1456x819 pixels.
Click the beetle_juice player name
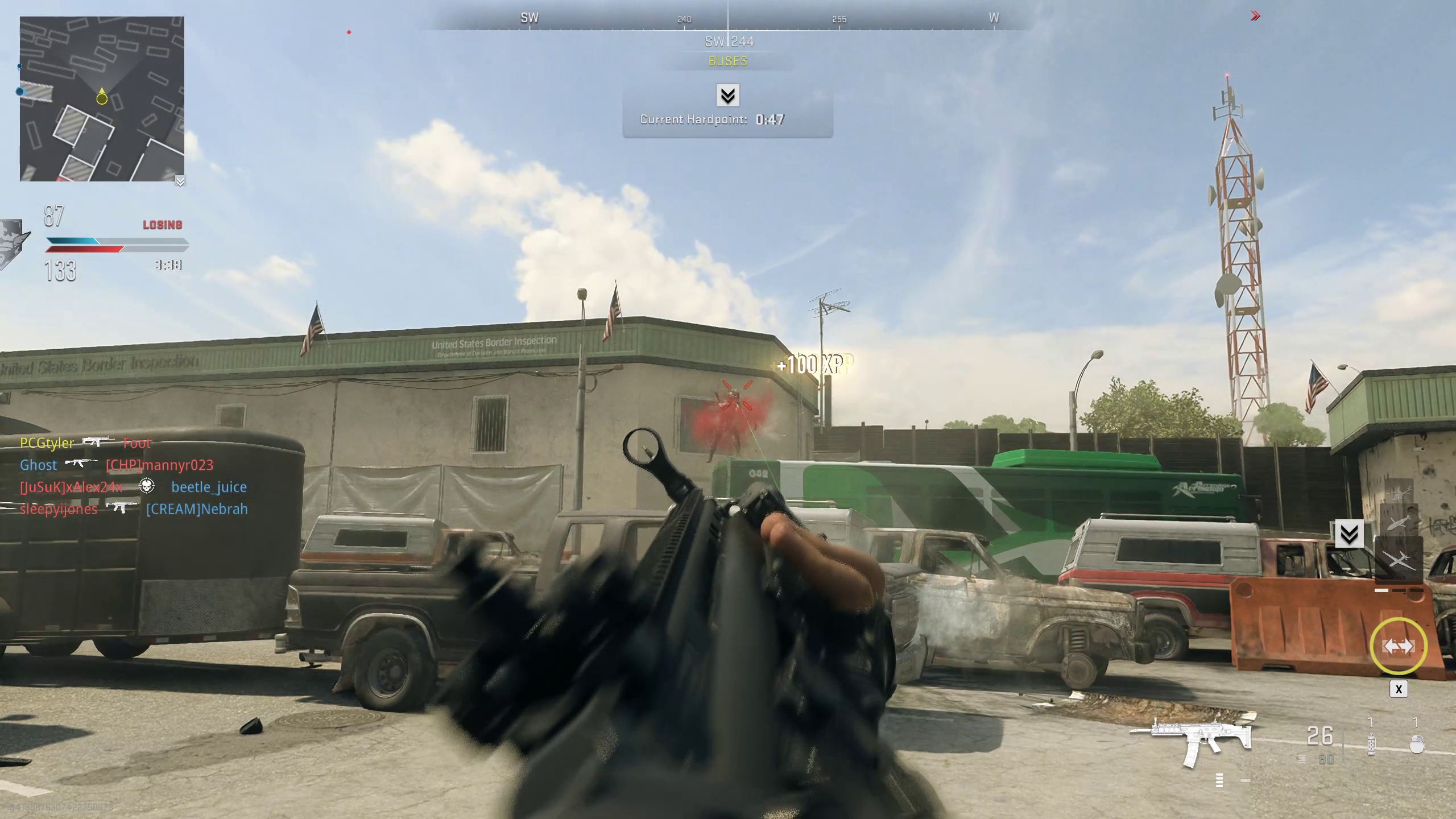coord(209,487)
